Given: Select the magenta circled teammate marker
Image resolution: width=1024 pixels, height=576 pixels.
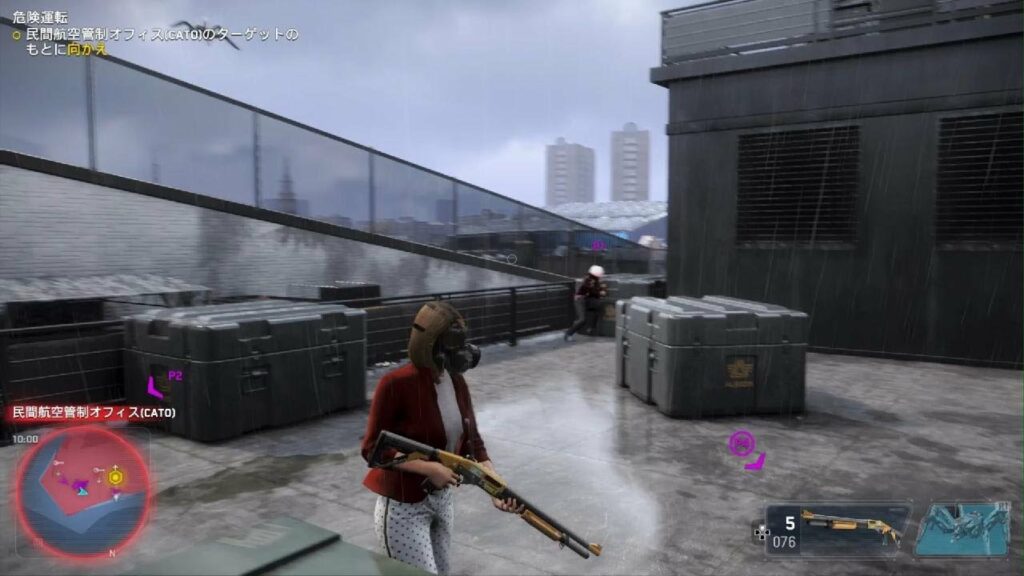Looking at the screenshot, I should pyautogui.click(x=741, y=441).
